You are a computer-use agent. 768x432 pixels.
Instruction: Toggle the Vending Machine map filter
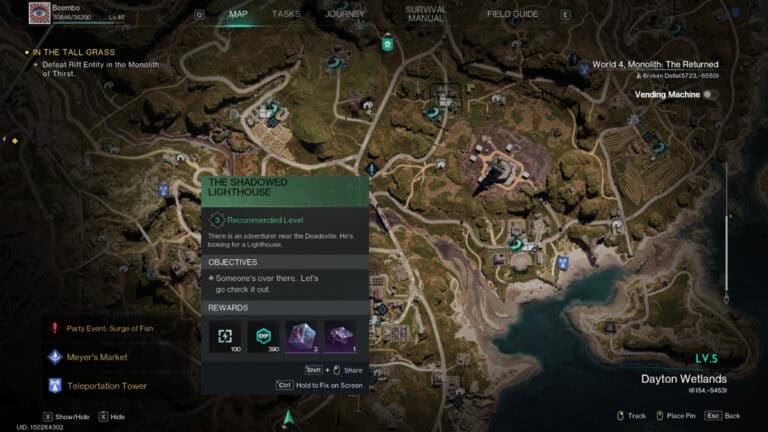pyautogui.click(x=709, y=94)
